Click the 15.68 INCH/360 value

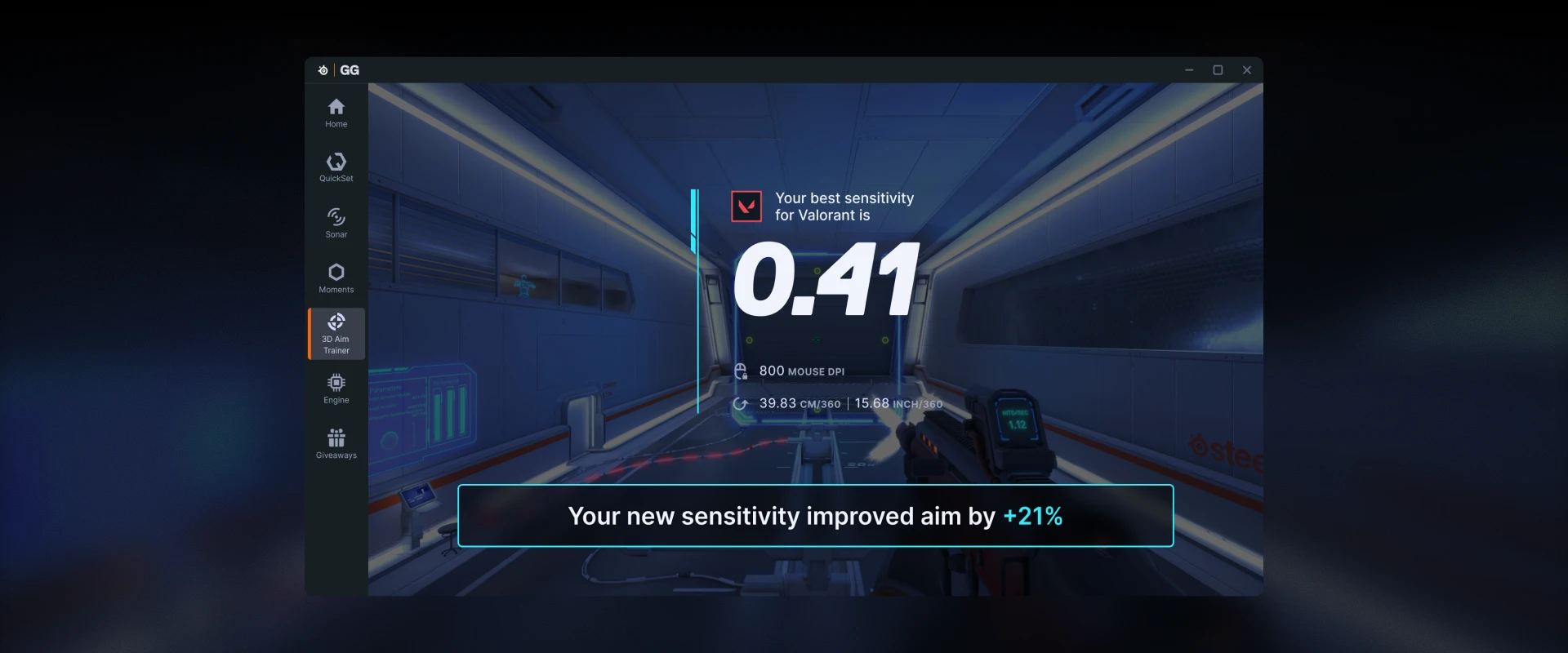coord(898,403)
